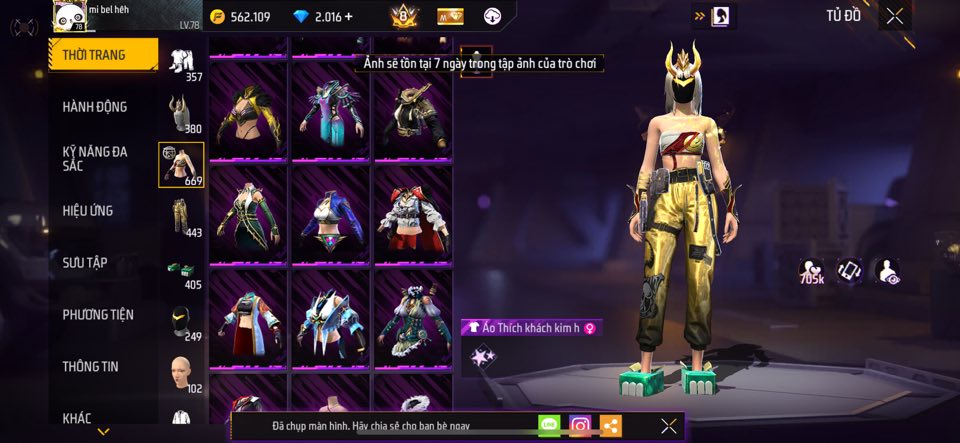Dismiss the screenshot share bar
The width and height of the screenshot is (960, 443).
coord(669,426)
